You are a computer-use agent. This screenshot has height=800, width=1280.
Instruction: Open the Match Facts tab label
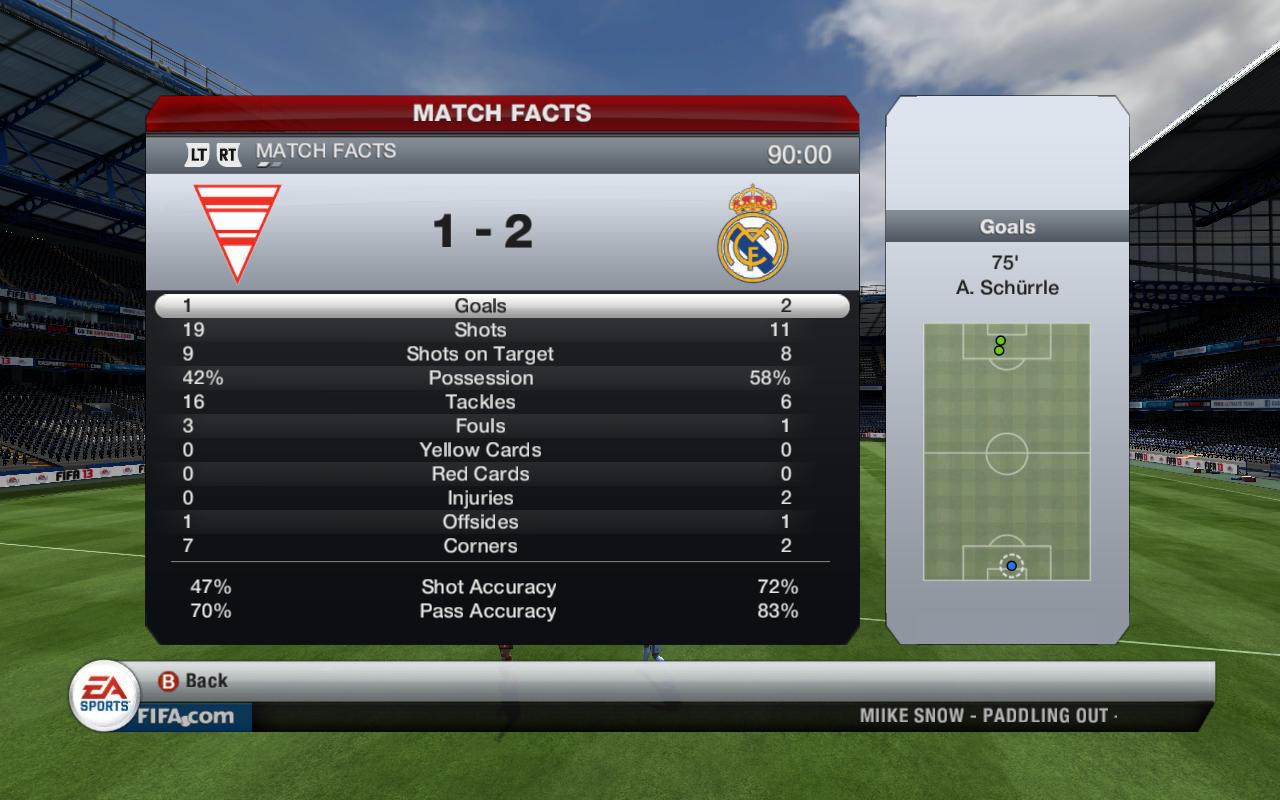pyautogui.click(x=326, y=151)
